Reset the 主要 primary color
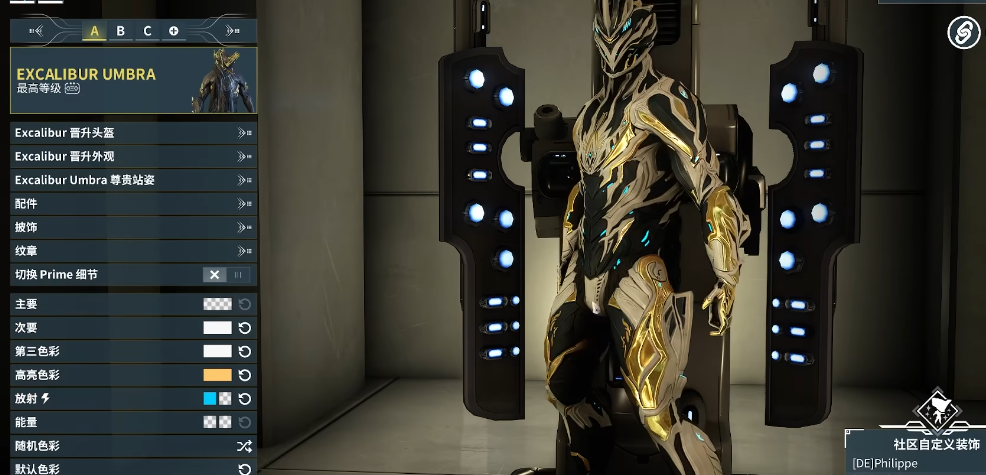986x475 pixels. (x=245, y=304)
